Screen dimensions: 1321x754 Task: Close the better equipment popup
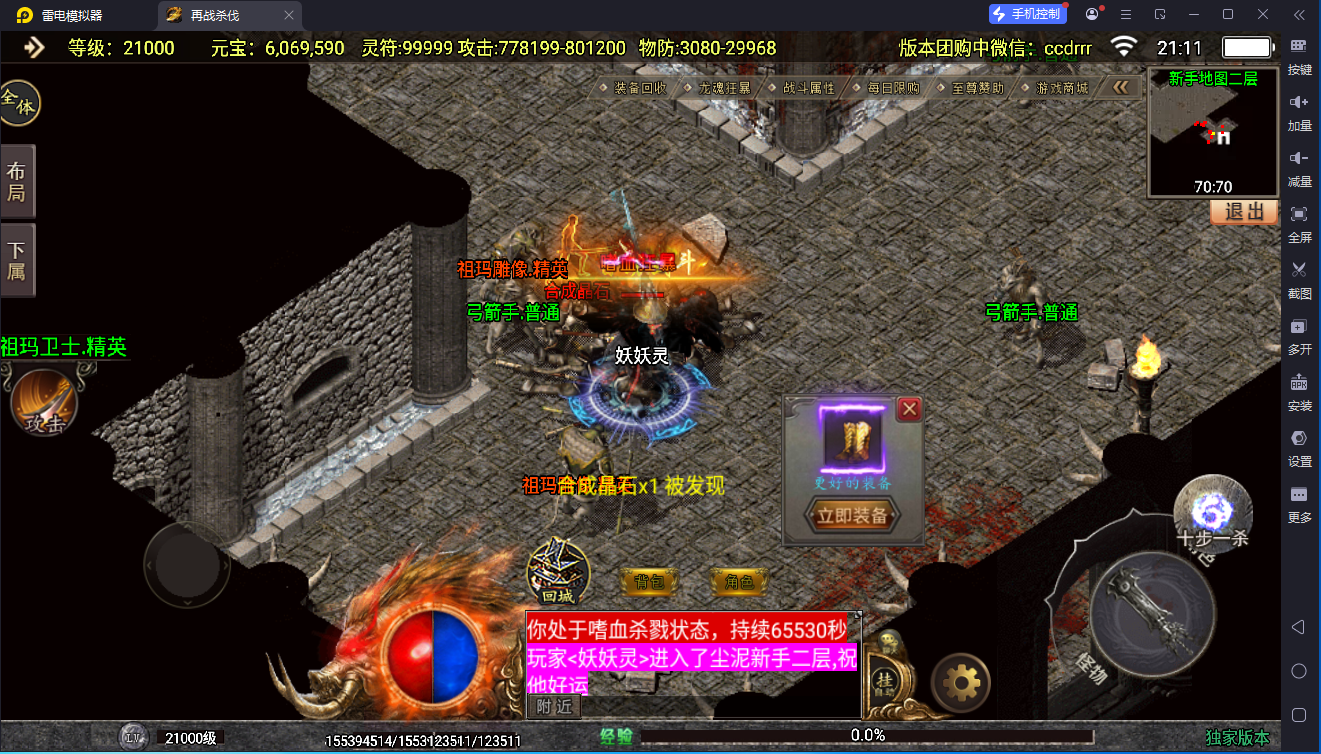(x=909, y=409)
